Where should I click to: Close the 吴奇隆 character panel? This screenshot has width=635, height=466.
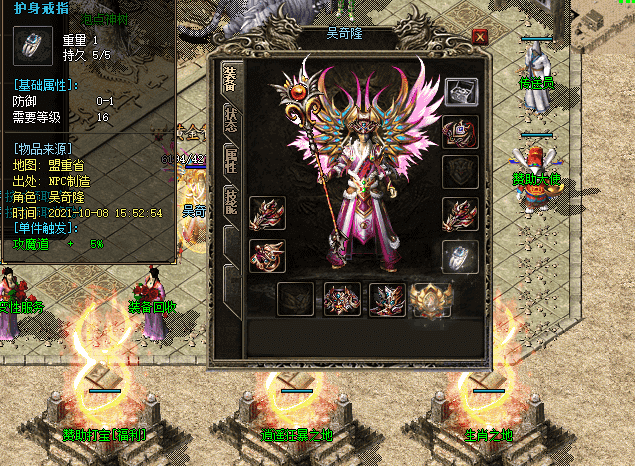pyautogui.click(x=480, y=37)
